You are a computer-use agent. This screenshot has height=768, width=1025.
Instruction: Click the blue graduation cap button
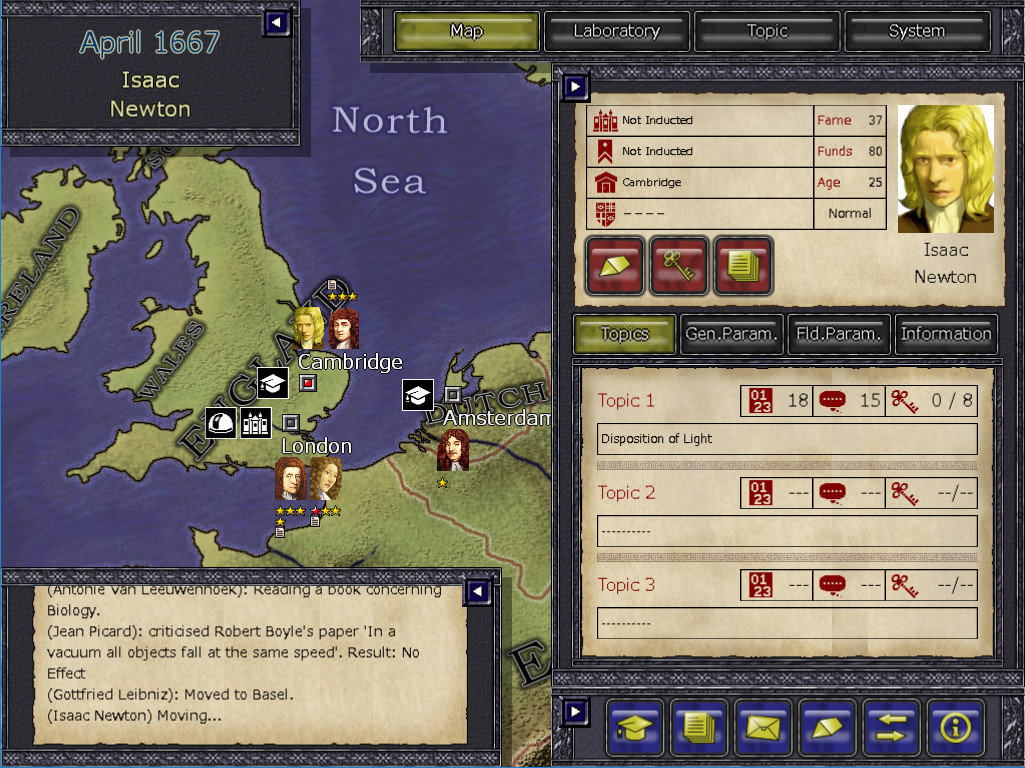tap(635, 726)
